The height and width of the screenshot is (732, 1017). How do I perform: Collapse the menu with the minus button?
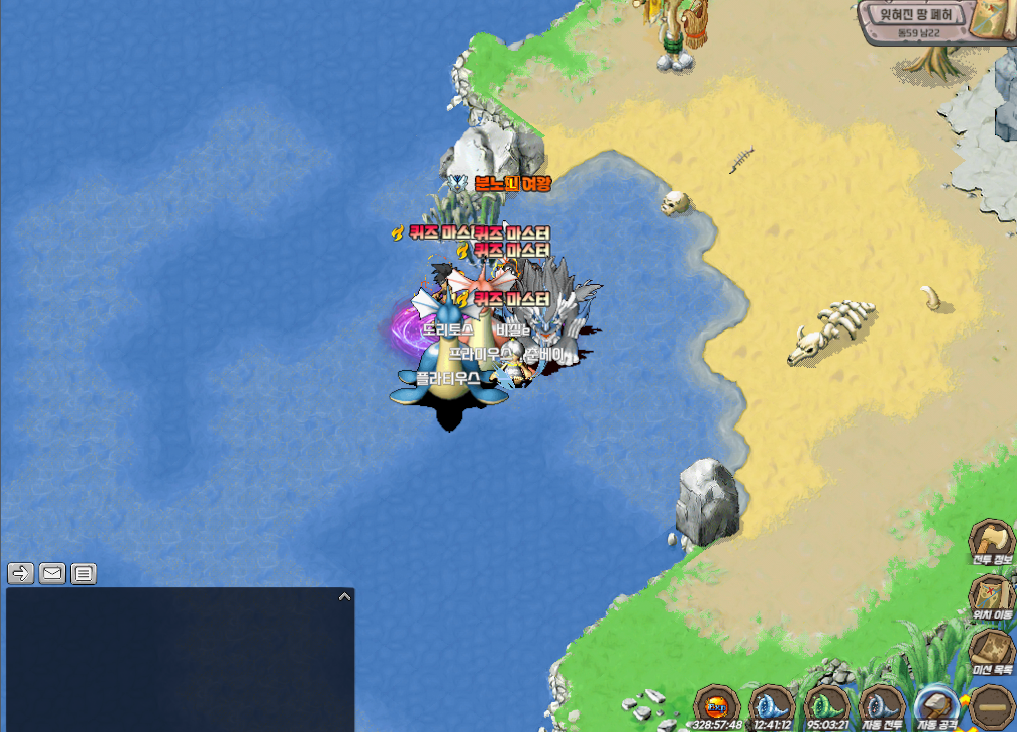(x=993, y=705)
